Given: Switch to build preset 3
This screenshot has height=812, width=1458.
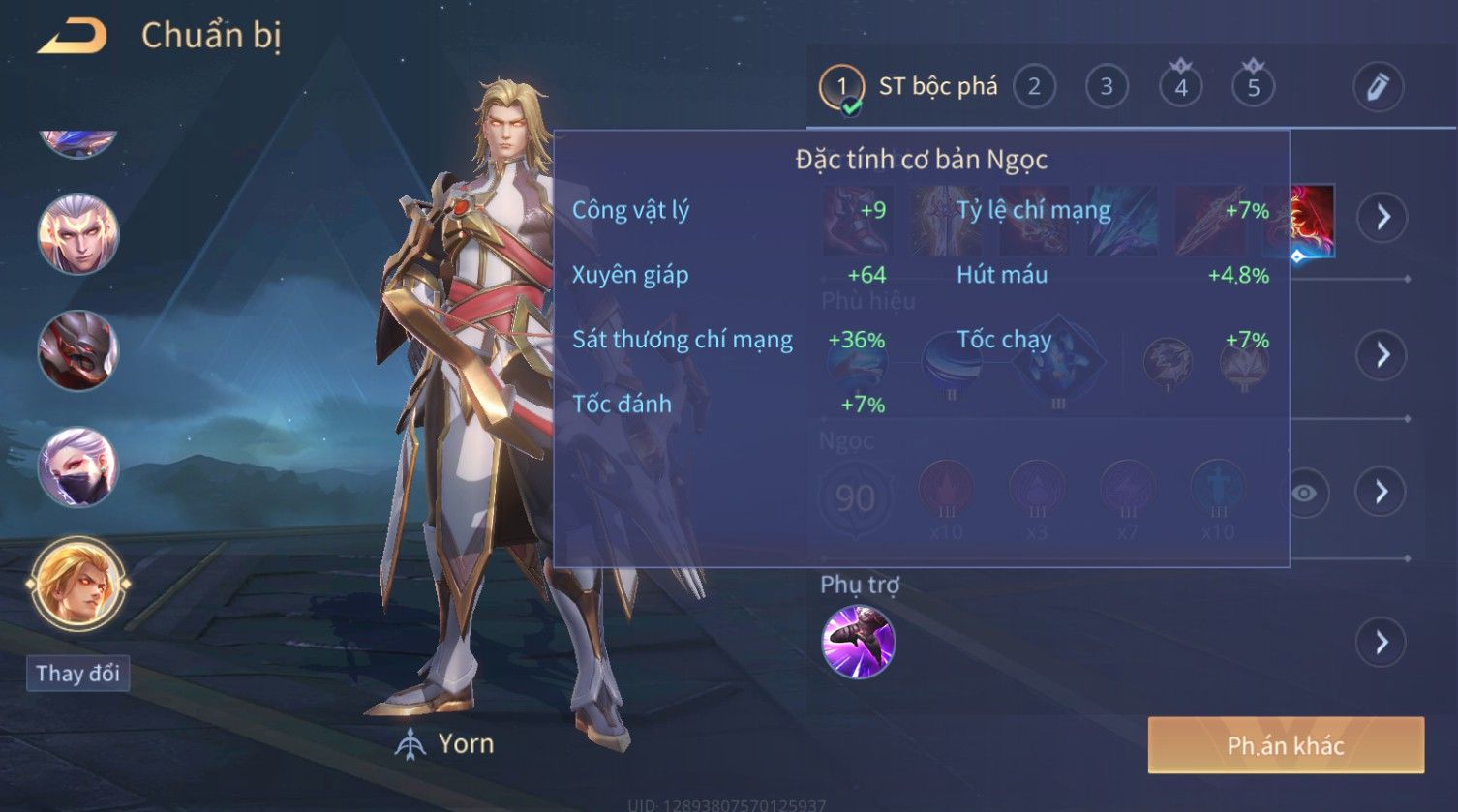Looking at the screenshot, I should [1107, 87].
